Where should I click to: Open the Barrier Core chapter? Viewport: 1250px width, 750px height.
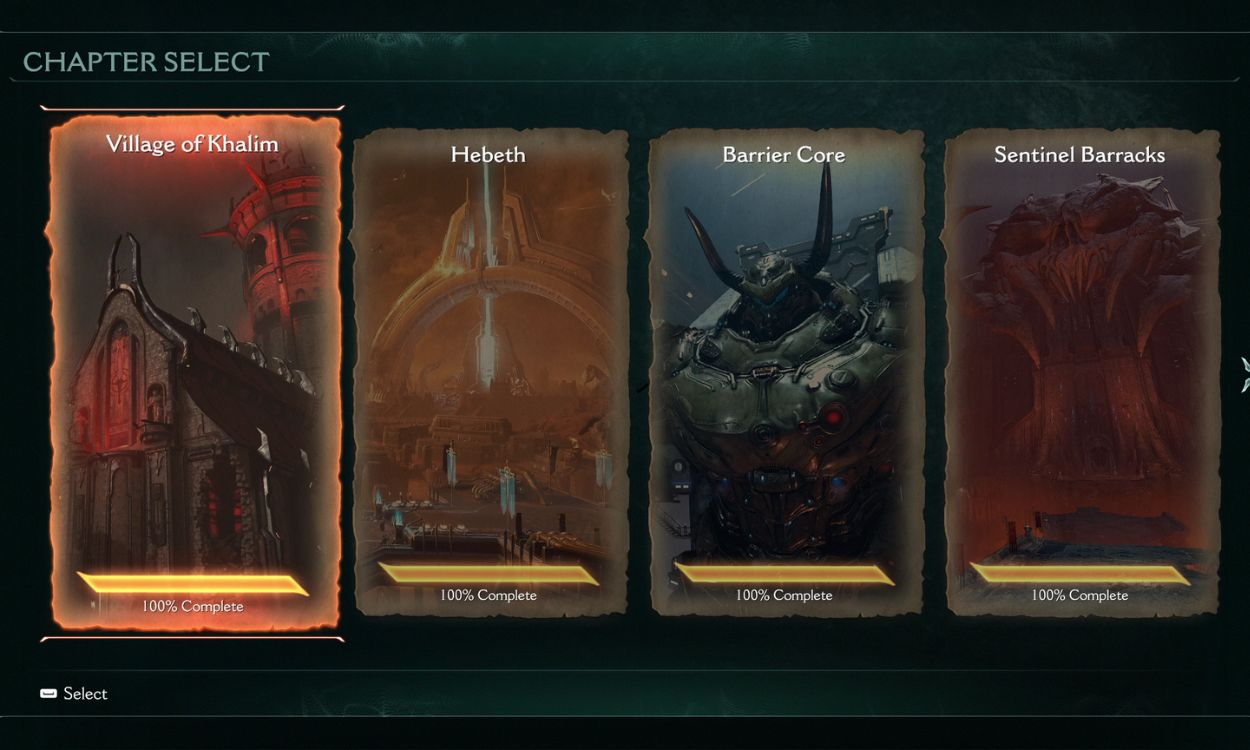(x=784, y=372)
